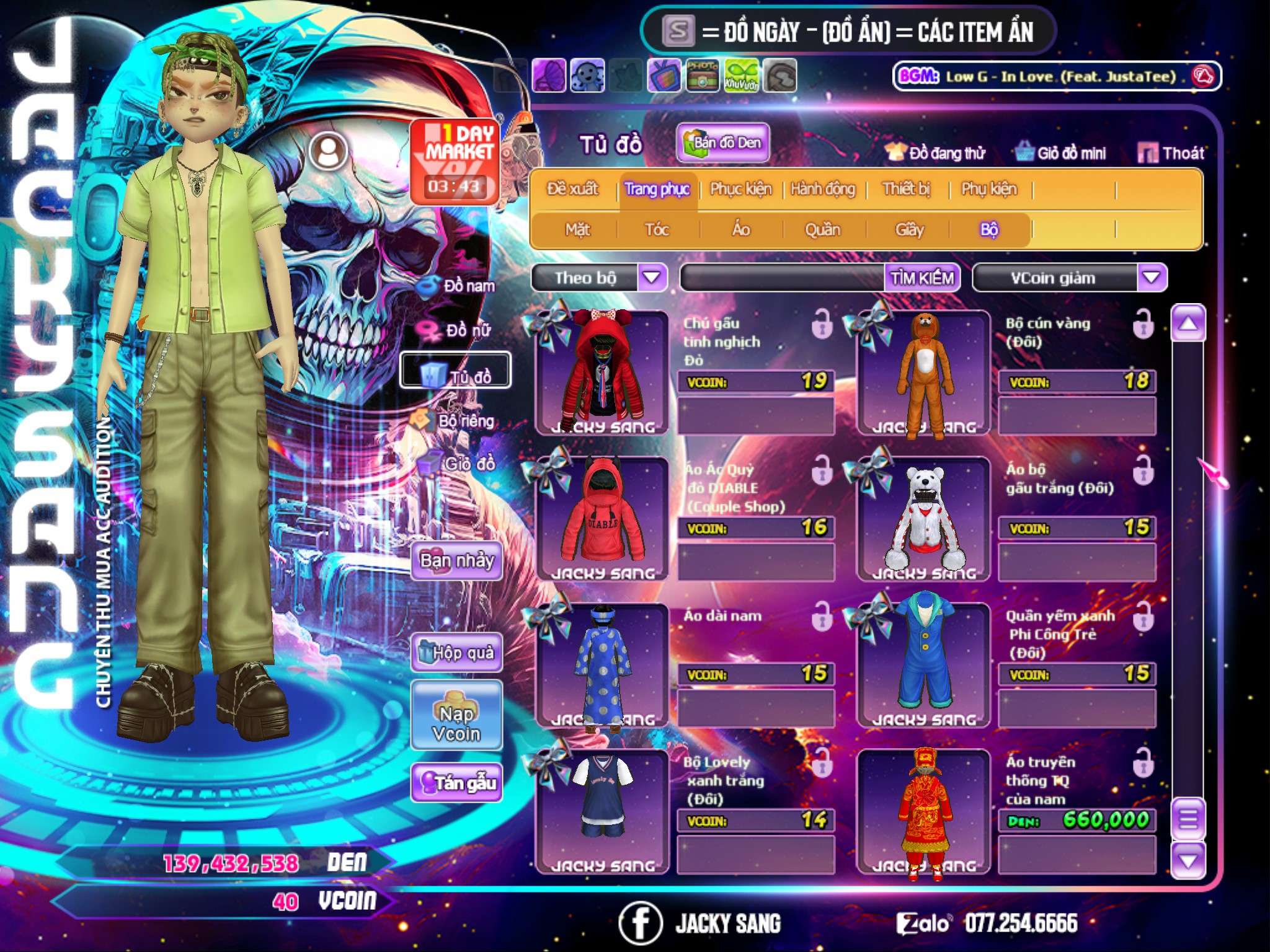Show Đồ đang thử items
This screenshot has width=1270, height=952.
[936, 153]
